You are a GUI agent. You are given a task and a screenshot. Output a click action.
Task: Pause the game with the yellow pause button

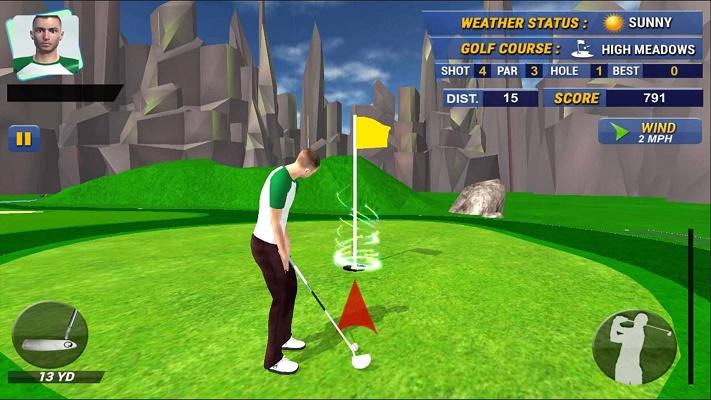tap(23, 139)
